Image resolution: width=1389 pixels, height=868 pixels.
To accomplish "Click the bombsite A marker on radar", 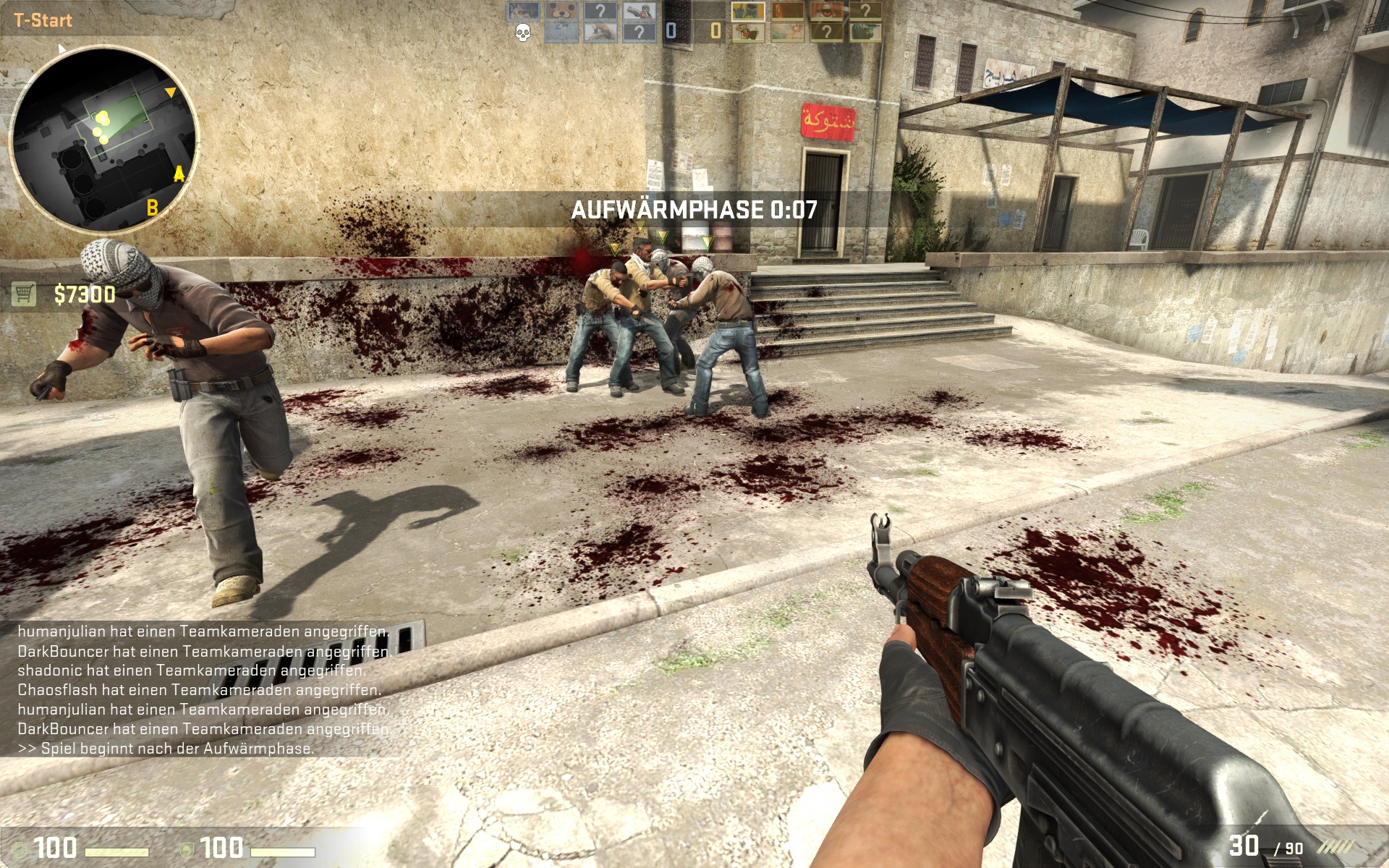I will coord(179,174).
